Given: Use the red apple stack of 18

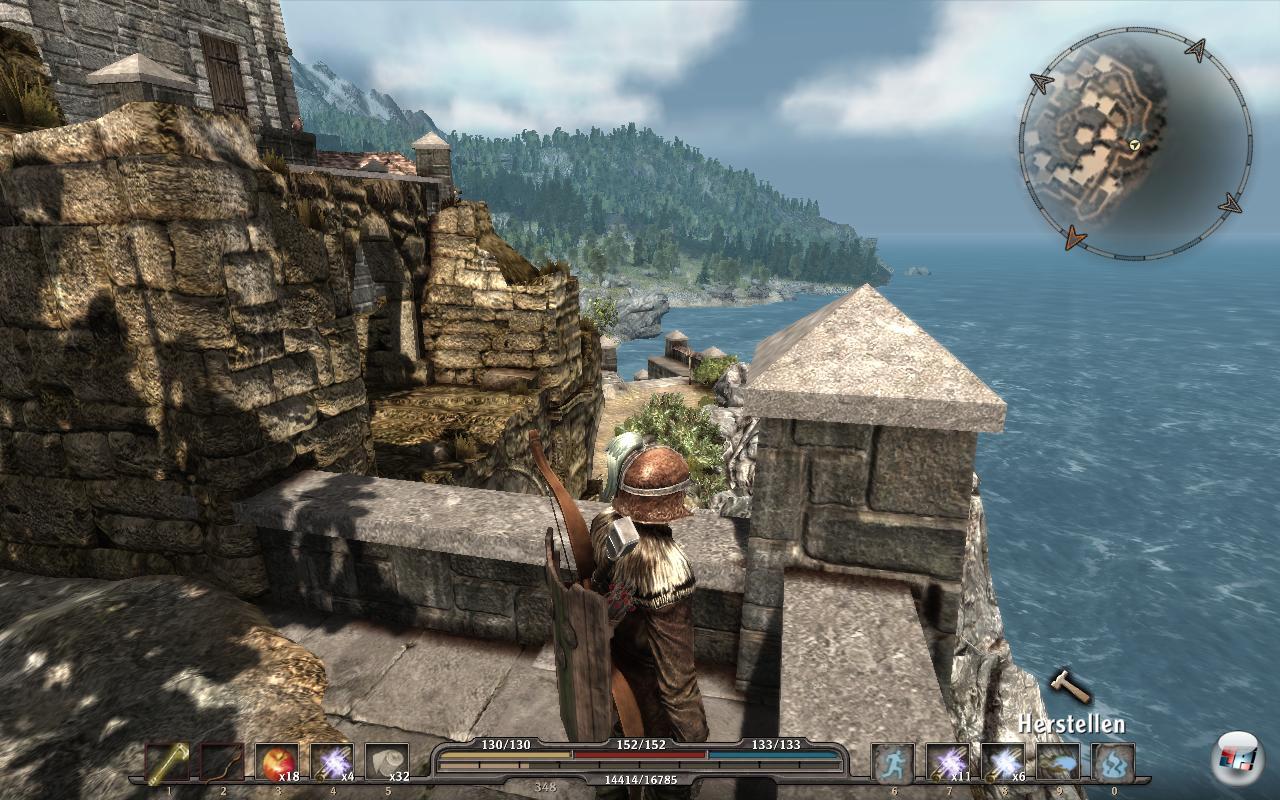Looking at the screenshot, I should click(x=277, y=763).
